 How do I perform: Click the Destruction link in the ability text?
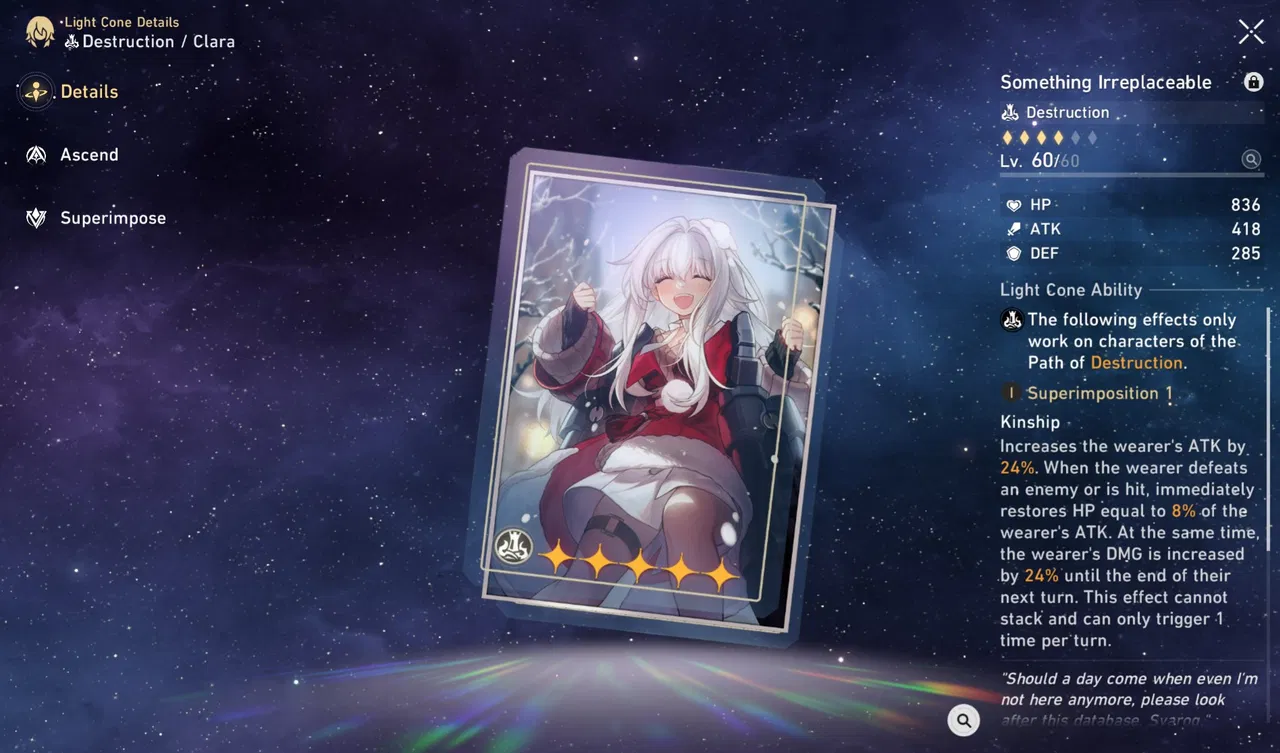click(1136, 362)
